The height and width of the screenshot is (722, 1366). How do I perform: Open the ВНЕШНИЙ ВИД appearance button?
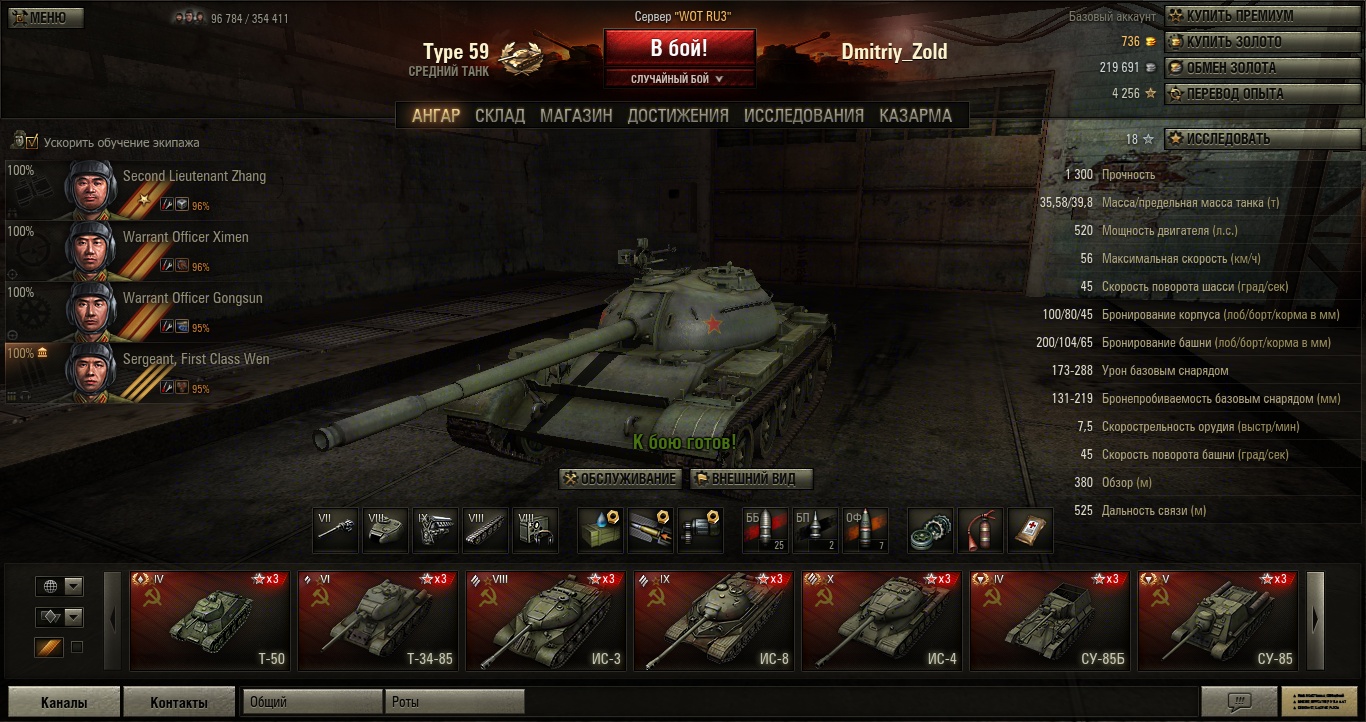pyautogui.click(x=752, y=479)
